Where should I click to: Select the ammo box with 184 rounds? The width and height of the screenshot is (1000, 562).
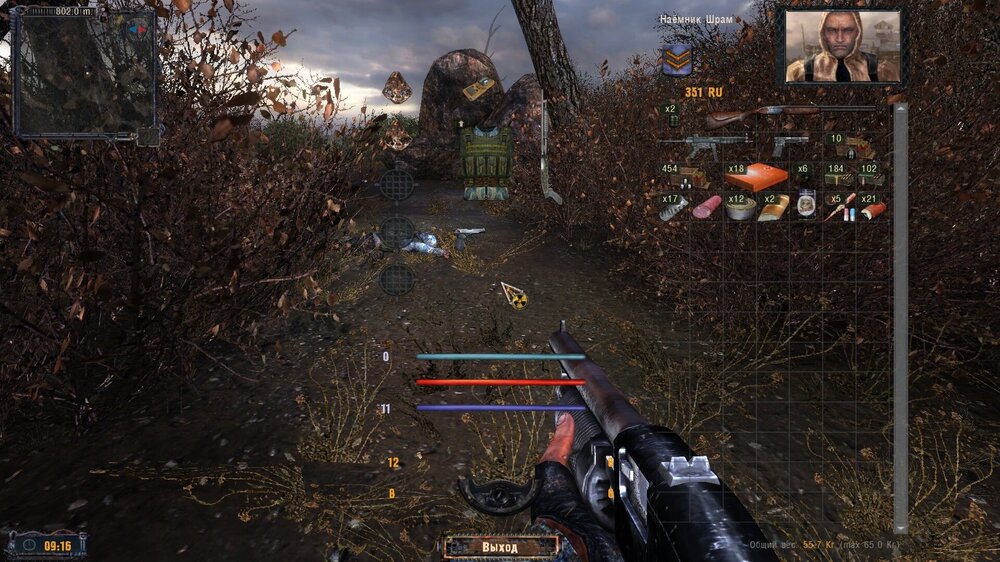click(x=836, y=177)
